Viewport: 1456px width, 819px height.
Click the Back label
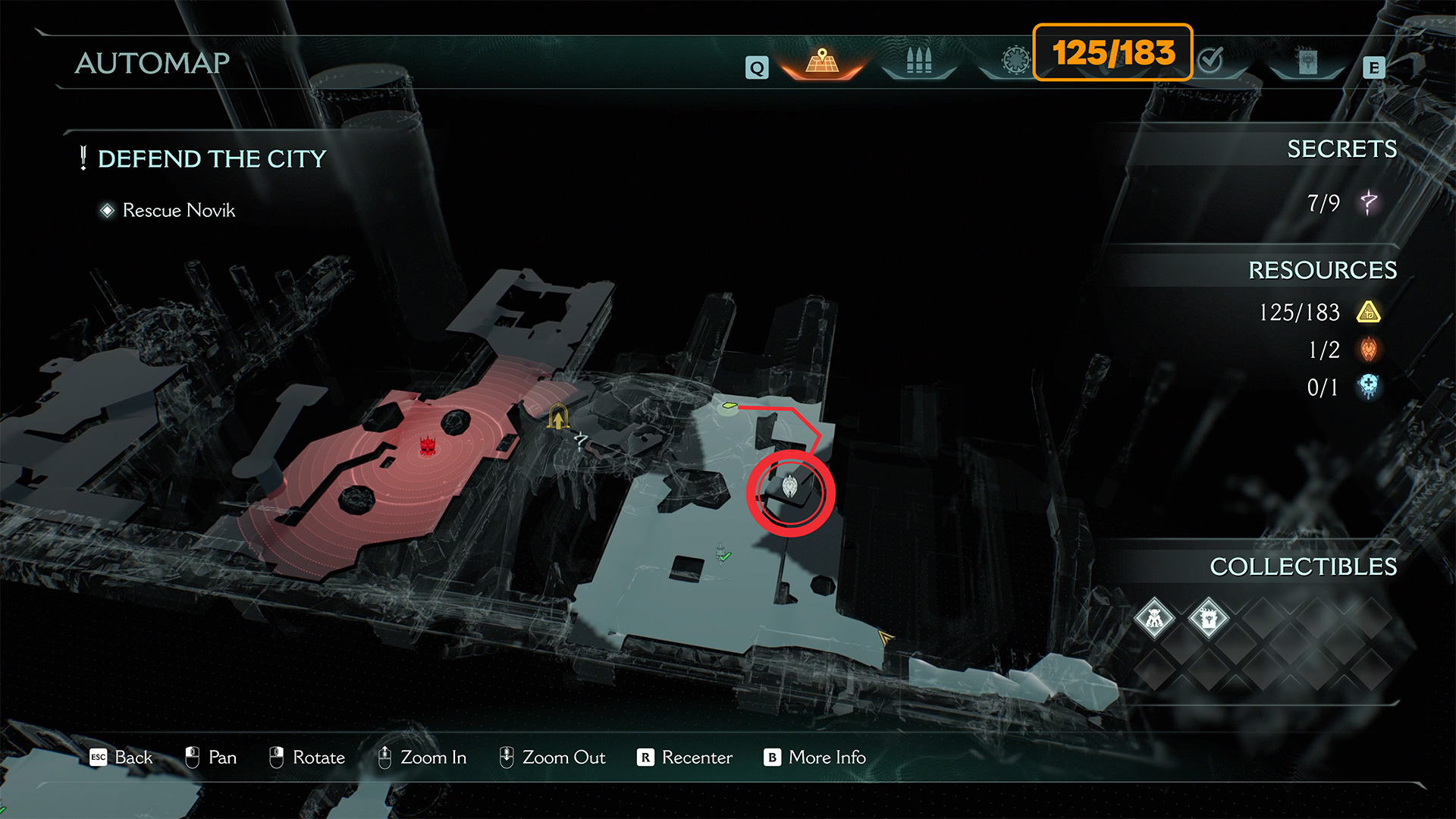click(x=133, y=757)
